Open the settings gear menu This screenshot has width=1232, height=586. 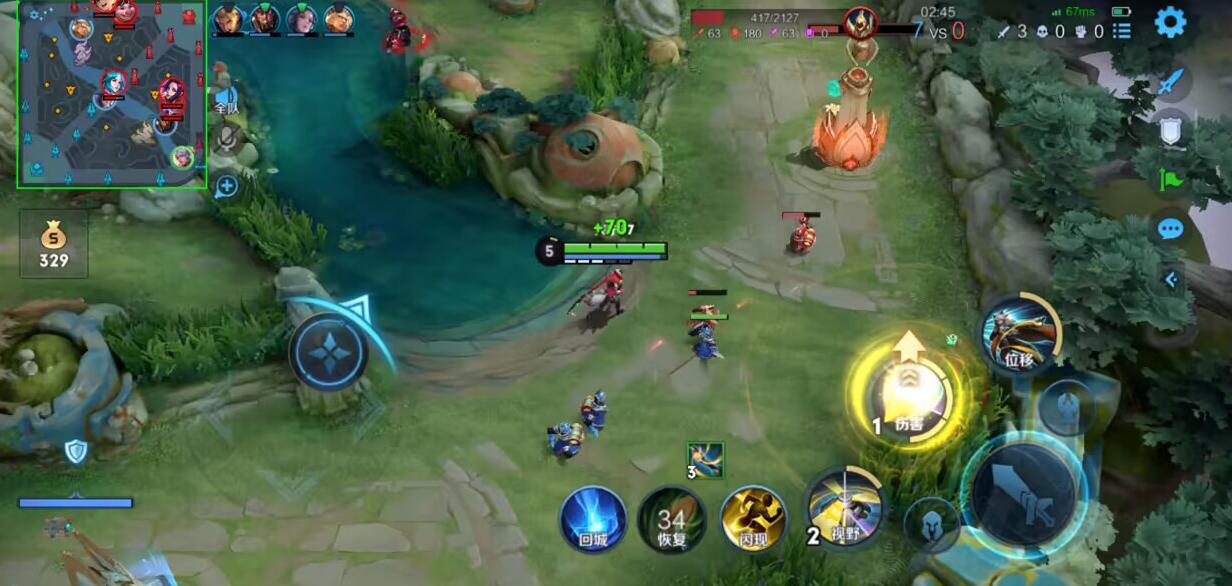pos(1170,22)
